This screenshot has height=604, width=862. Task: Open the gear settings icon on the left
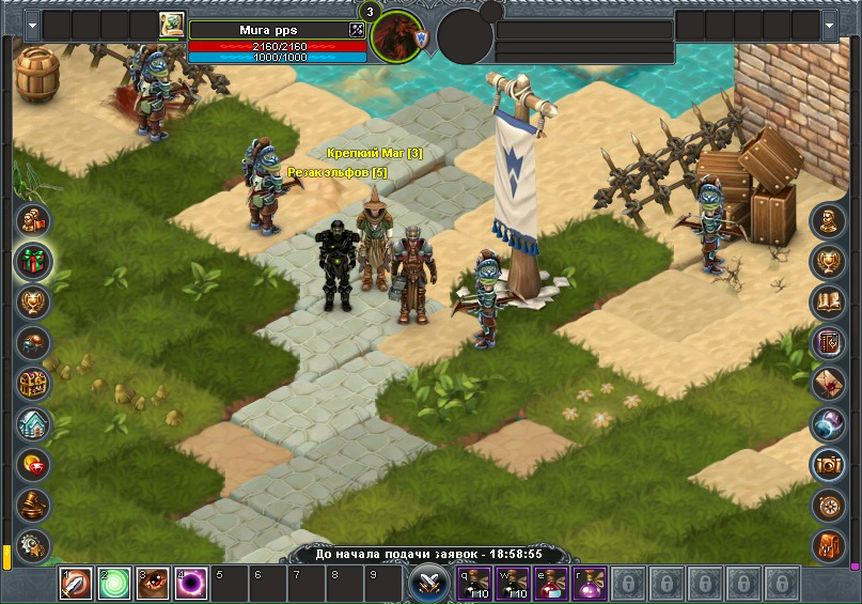tap(34, 545)
